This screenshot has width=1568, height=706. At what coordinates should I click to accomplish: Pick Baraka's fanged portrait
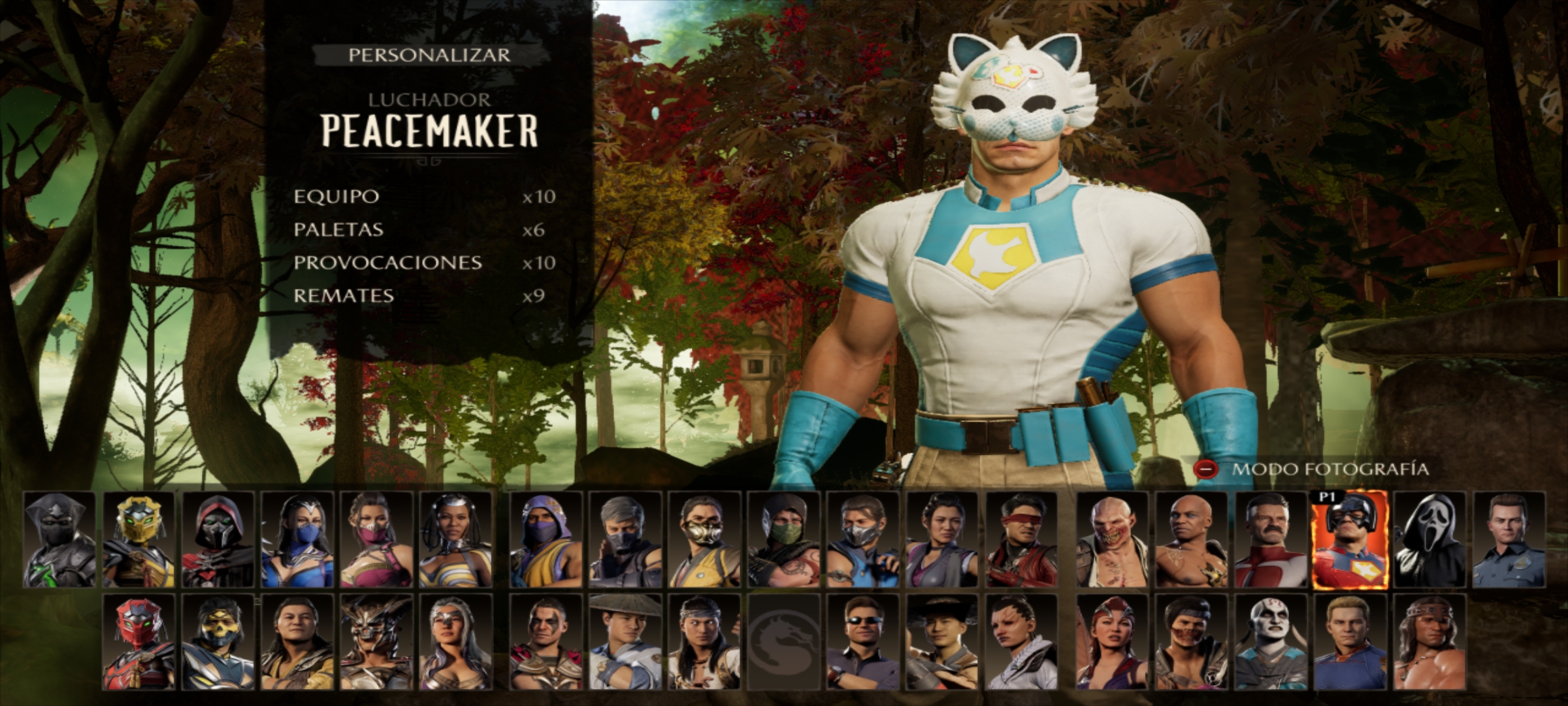tap(1112, 540)
